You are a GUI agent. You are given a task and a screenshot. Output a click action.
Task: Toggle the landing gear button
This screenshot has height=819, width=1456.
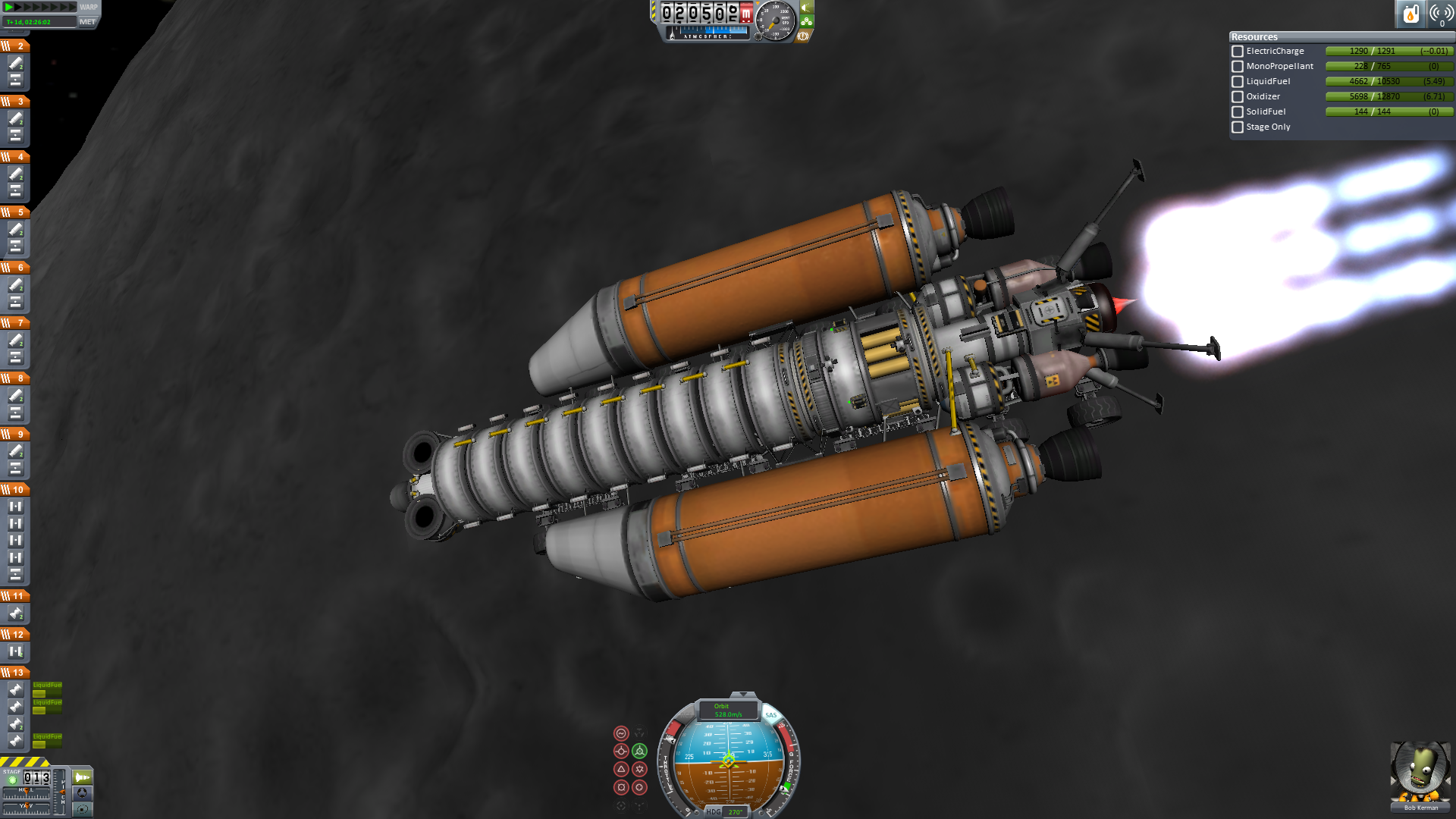[x=806, y=21]
